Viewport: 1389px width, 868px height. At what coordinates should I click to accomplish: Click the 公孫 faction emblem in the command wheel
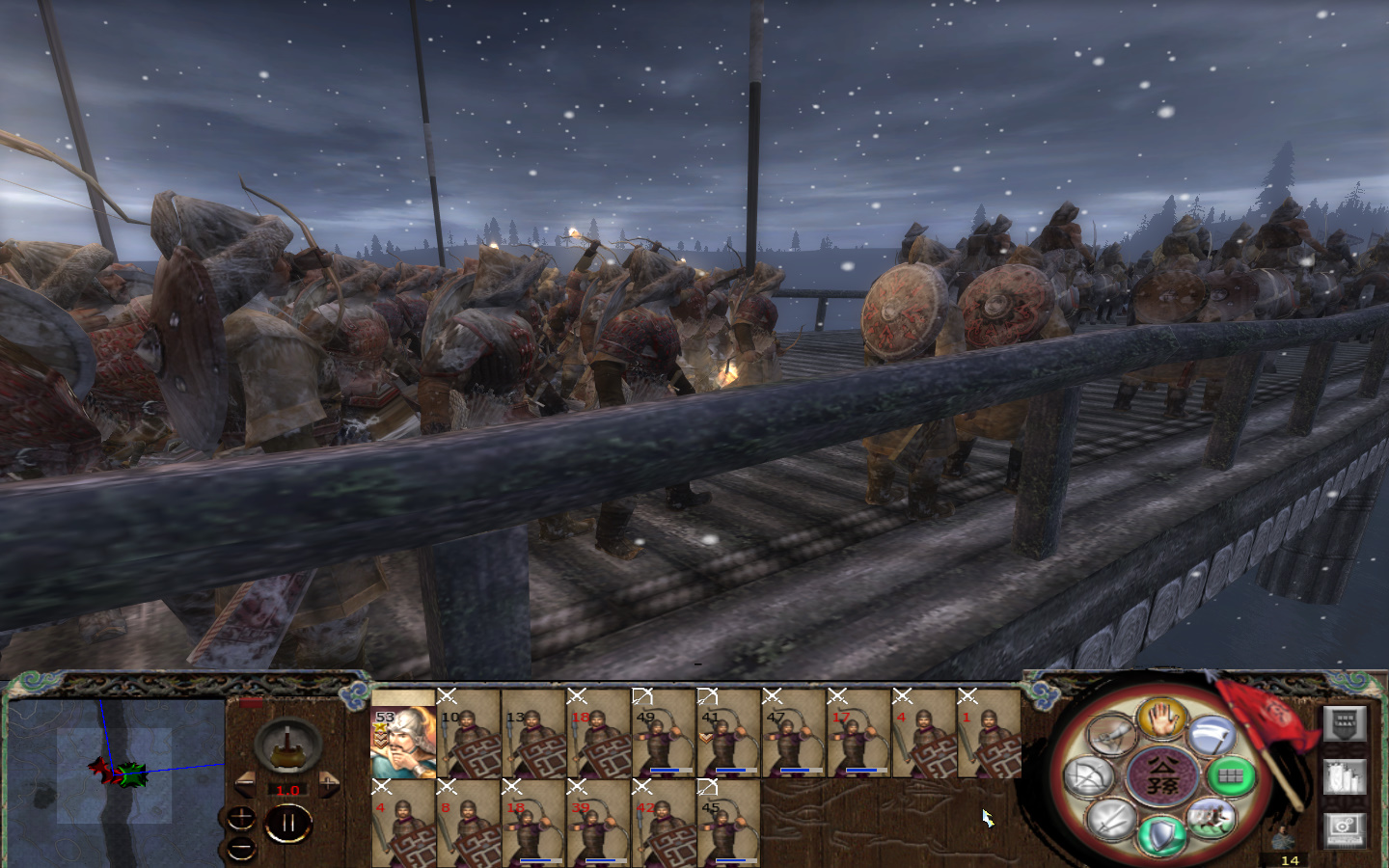pyautogui.click(x=1163, y=775)
